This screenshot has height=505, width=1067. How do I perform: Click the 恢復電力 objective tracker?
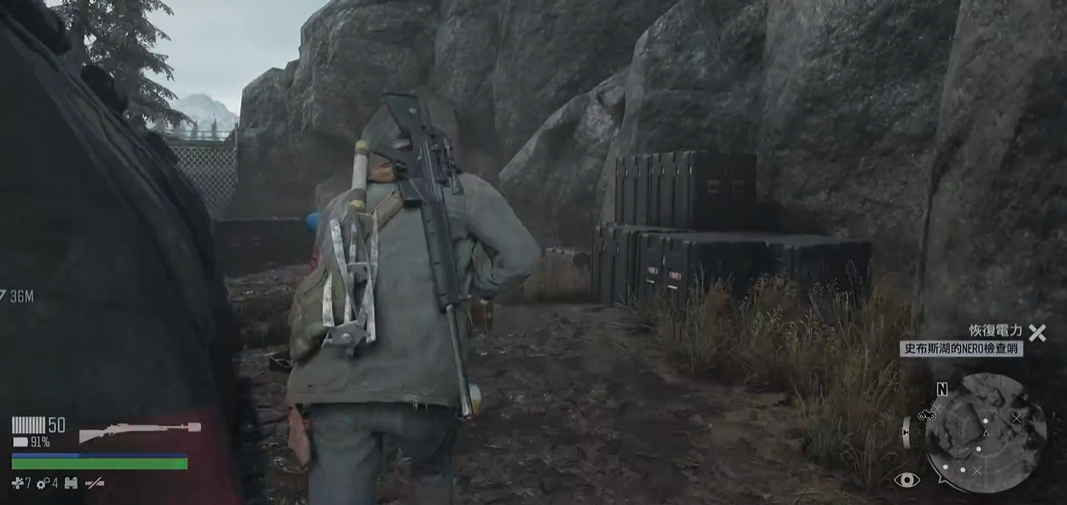click(x=995, y=331)
